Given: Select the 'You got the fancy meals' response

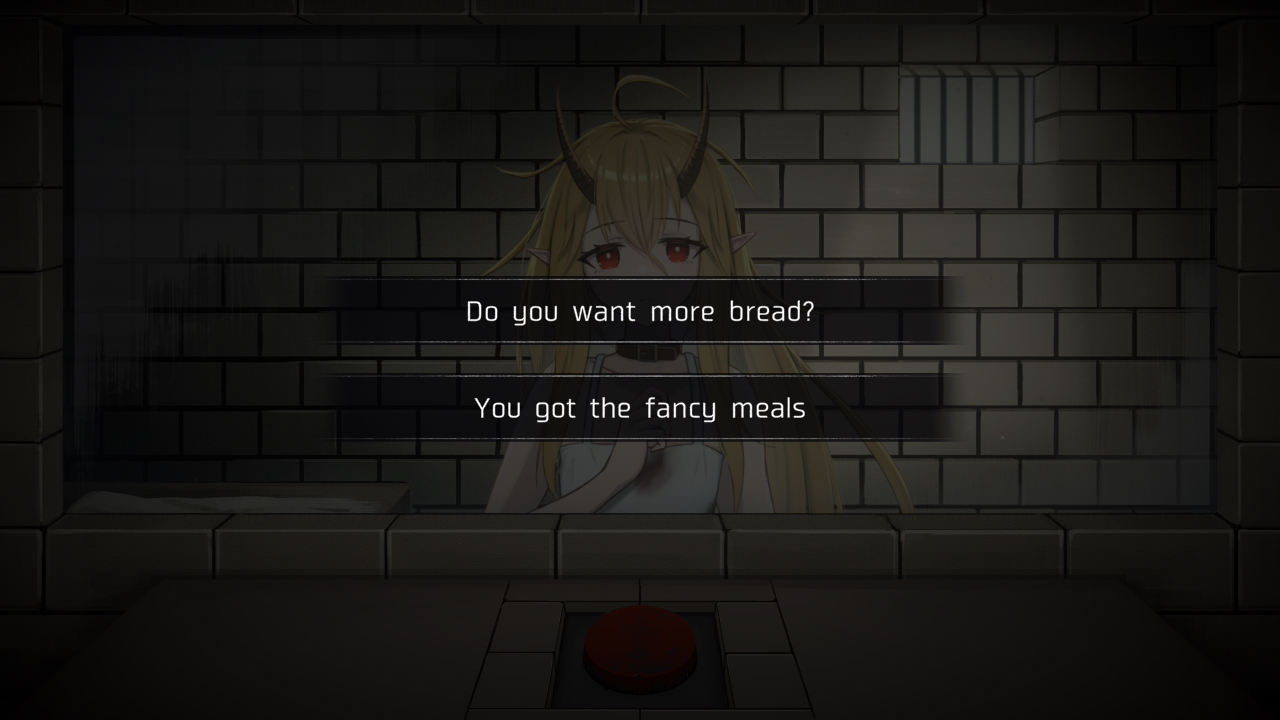Looking at the screenshot, I should [x=640, y=408].
